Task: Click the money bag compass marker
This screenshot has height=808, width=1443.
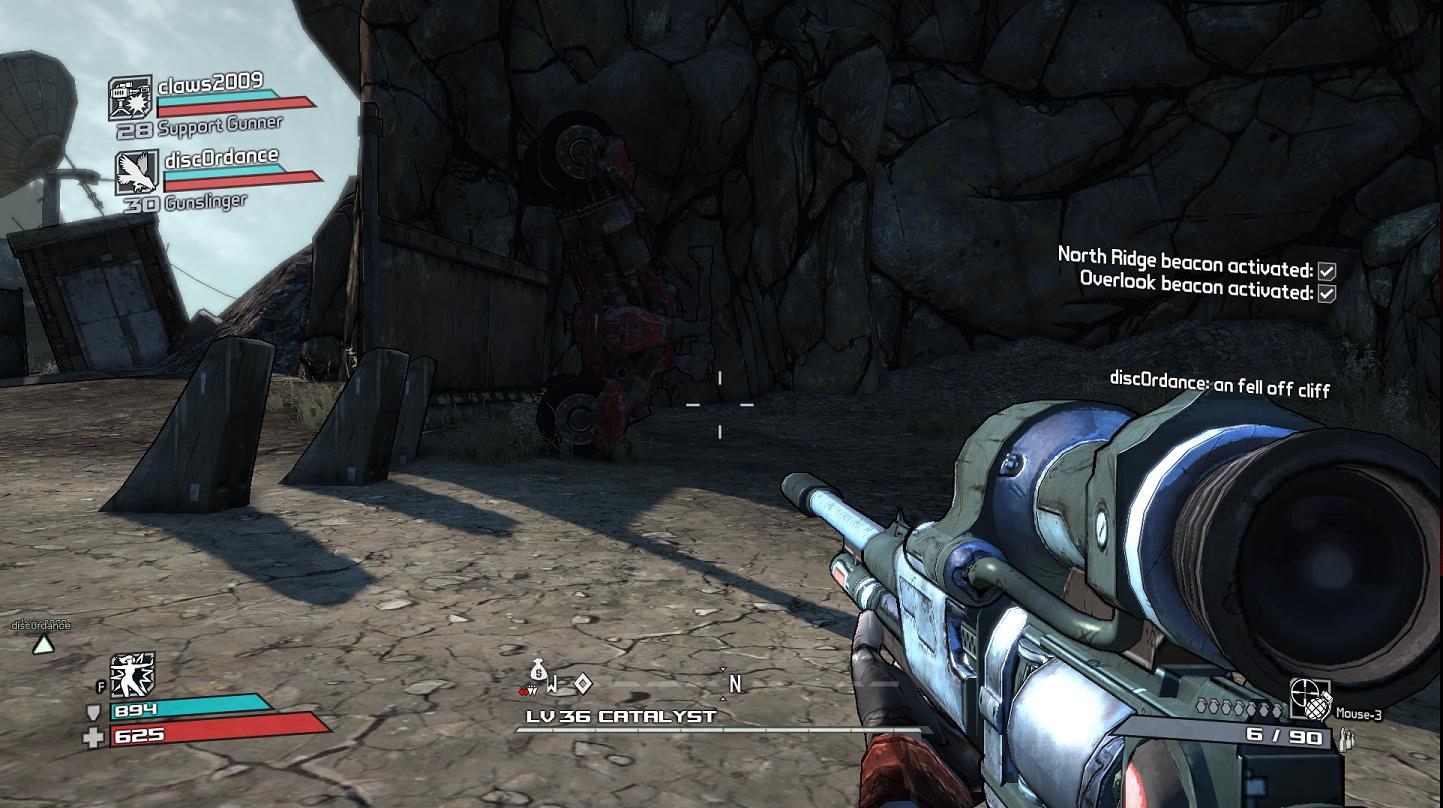Action: click(x=539, y=669)
